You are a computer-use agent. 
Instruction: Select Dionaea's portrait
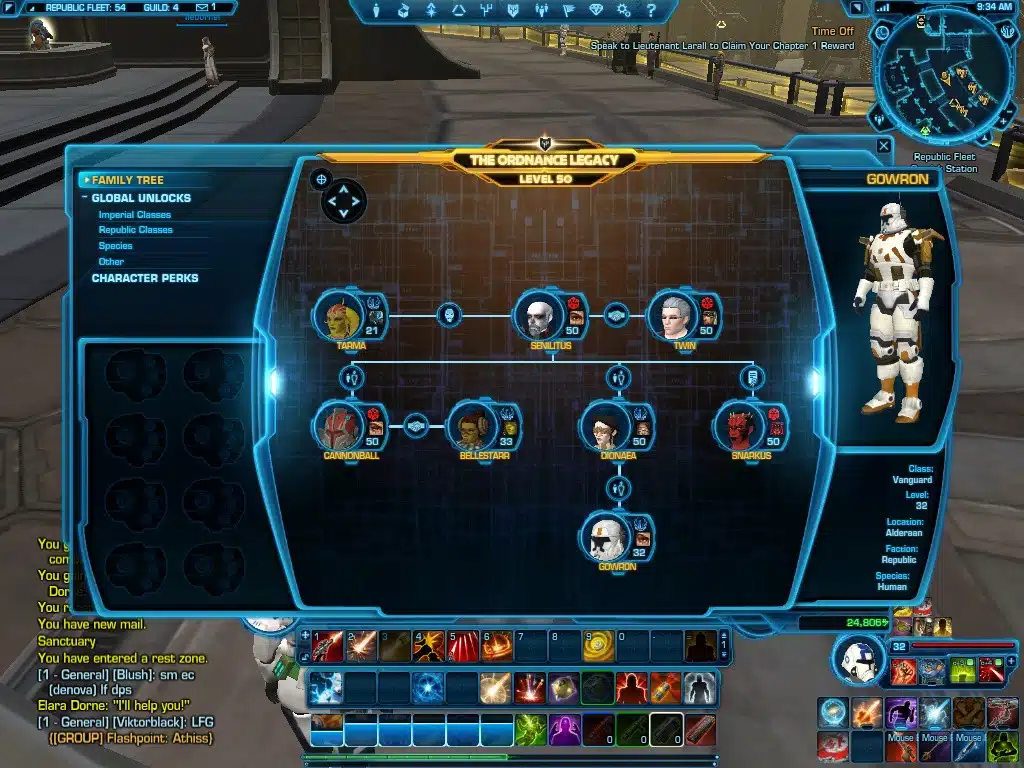click(605, 427)
